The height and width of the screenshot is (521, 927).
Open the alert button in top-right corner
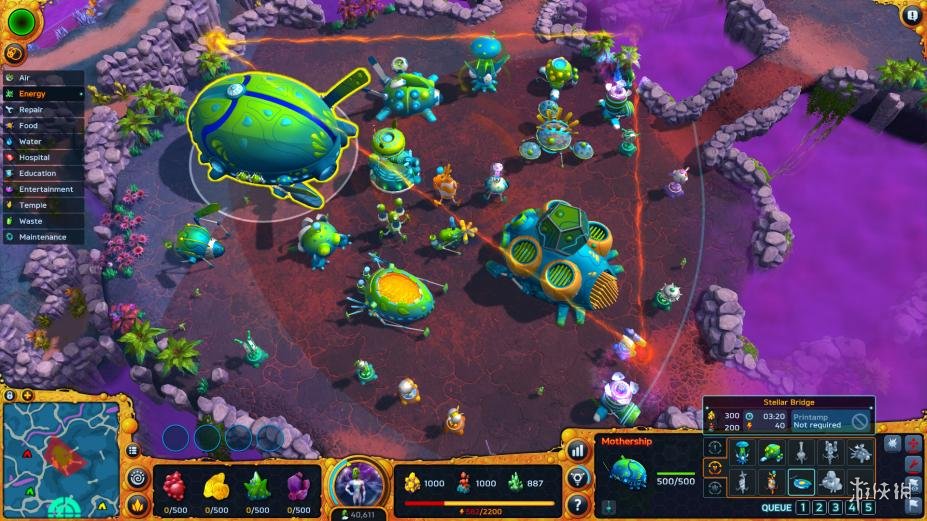911,15
